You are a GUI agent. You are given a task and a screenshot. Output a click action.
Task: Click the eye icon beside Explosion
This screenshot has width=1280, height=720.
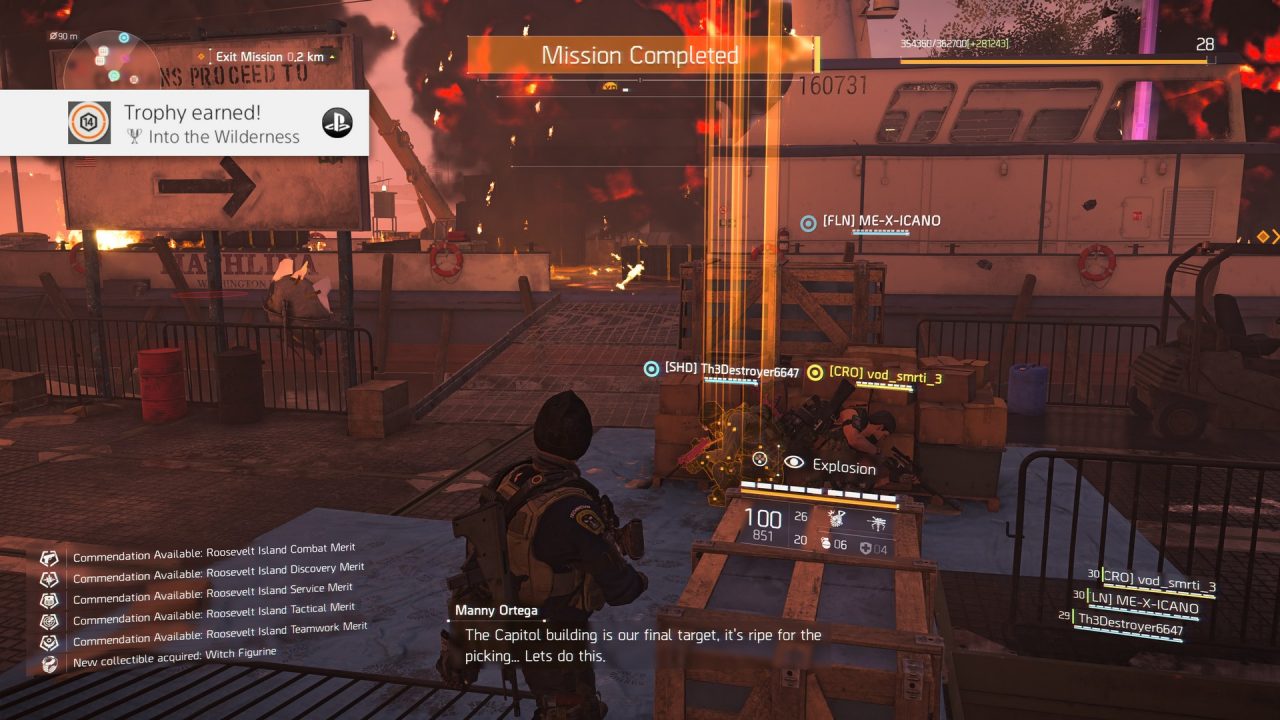pos(794,462)
